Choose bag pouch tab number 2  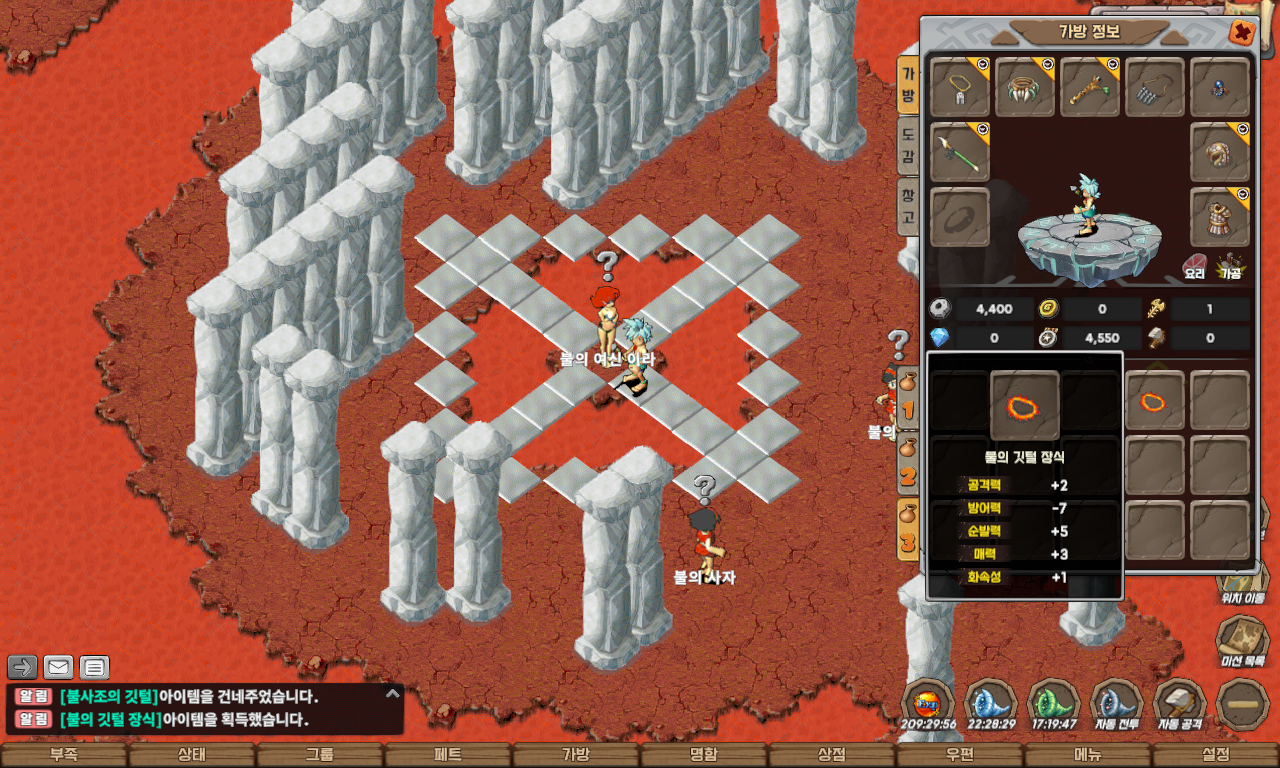[908, 465]
